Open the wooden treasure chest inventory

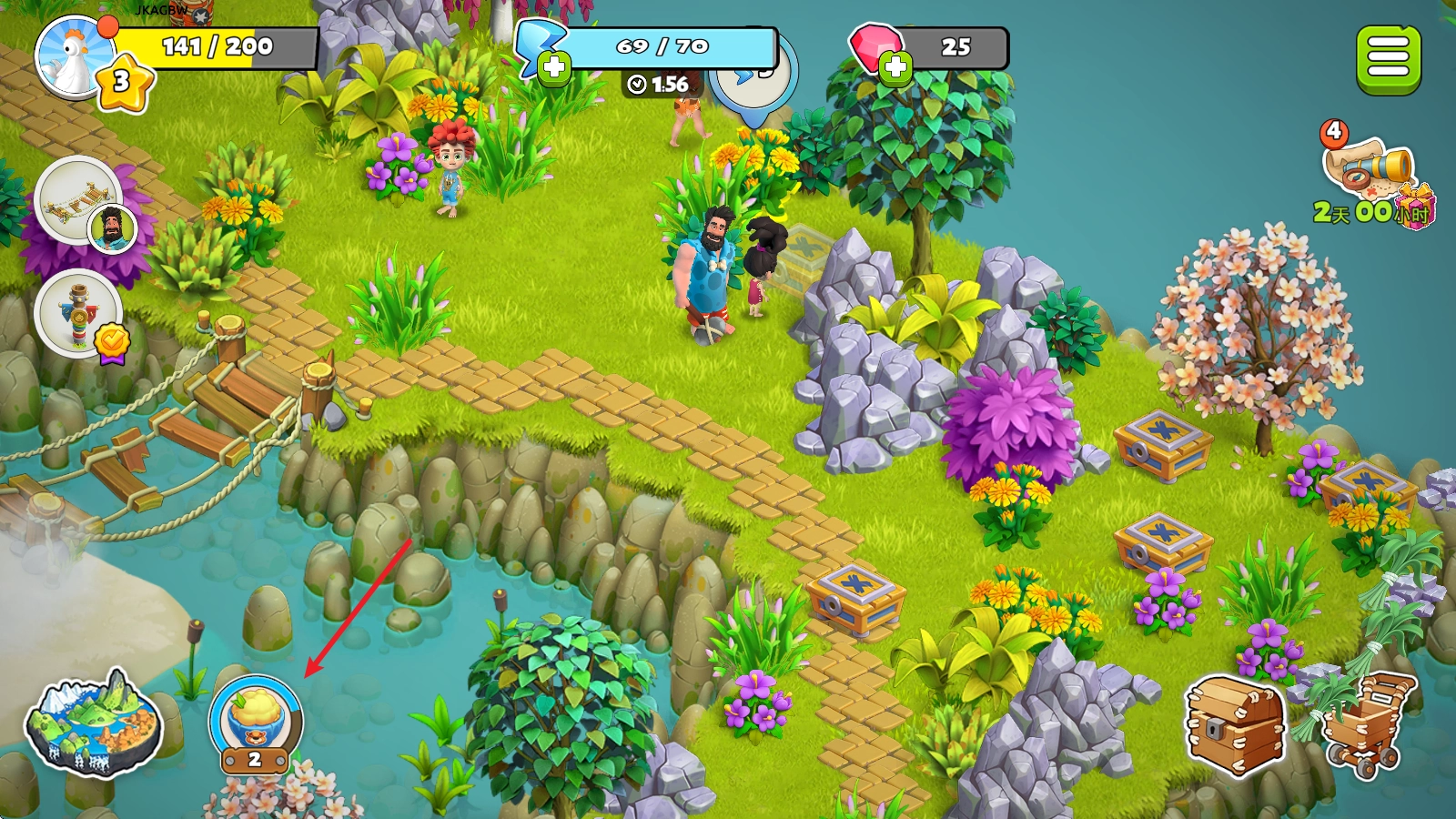[1235, 725]
